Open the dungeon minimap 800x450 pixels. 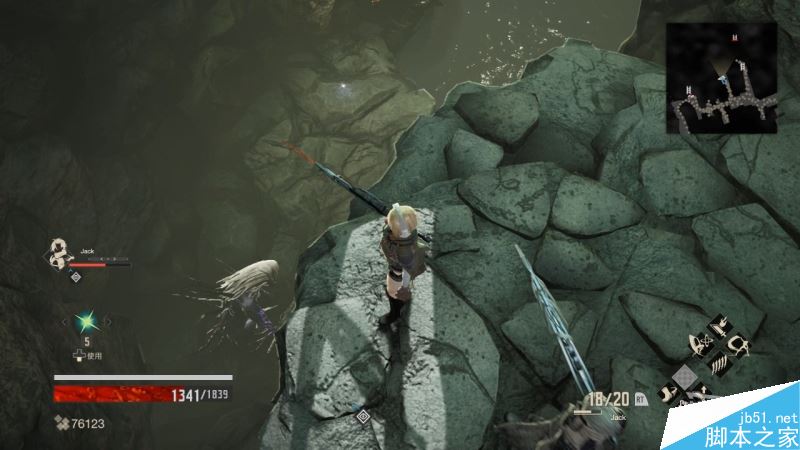pos(720,78)
